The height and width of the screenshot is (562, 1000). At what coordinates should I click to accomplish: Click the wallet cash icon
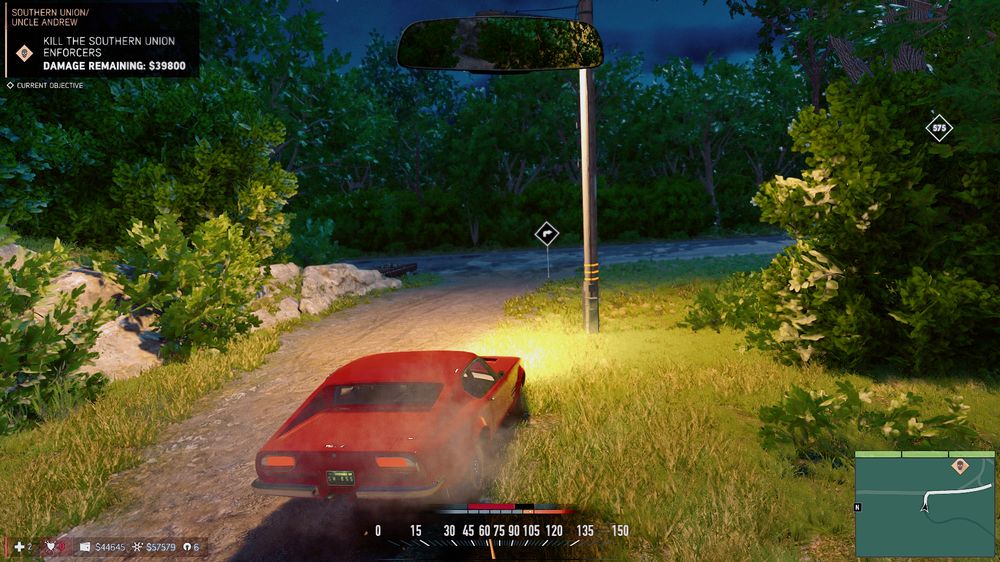point(85,547)
